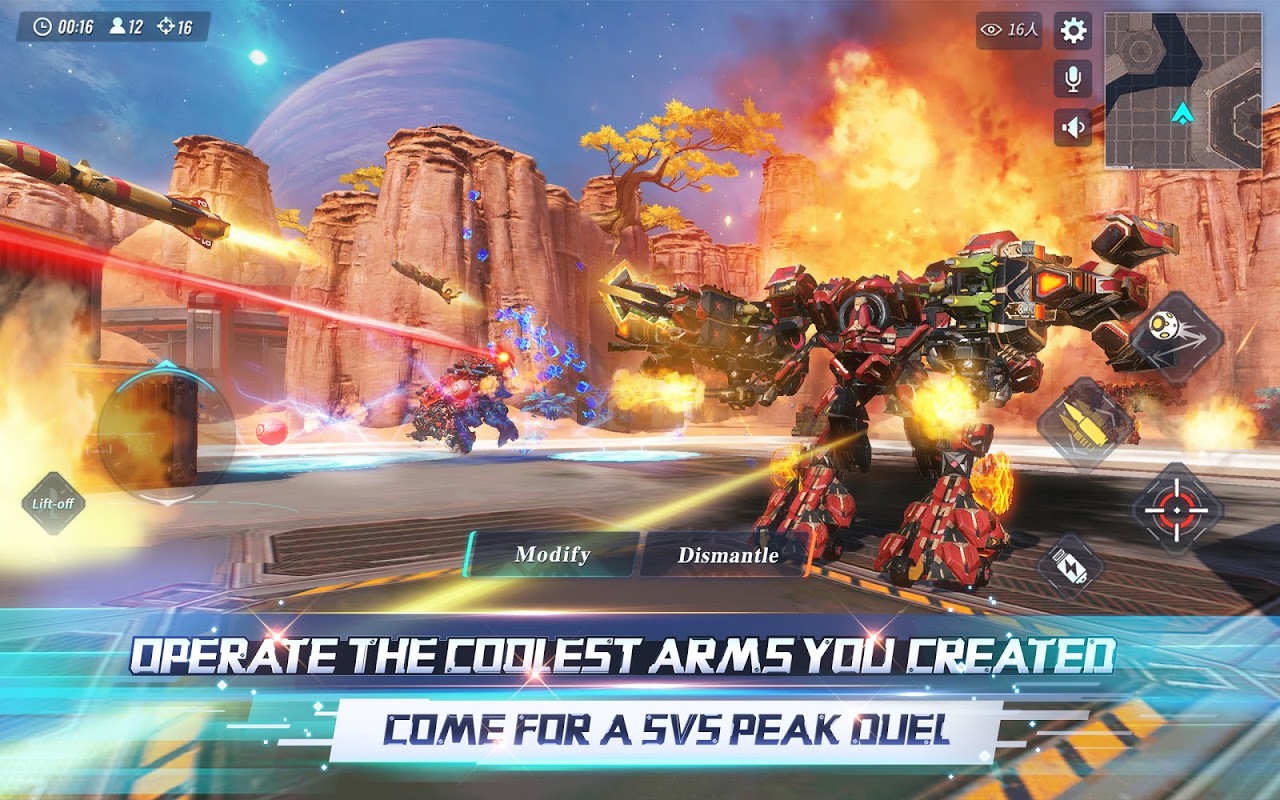Viewport: 1280px width, 800px height.
Task: Select the Modify option
Action: (x=552, y=554)
